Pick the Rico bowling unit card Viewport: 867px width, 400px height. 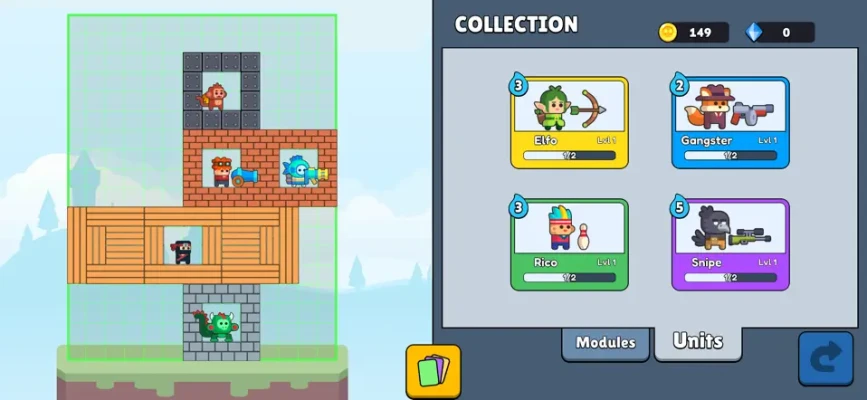point(570,244)
